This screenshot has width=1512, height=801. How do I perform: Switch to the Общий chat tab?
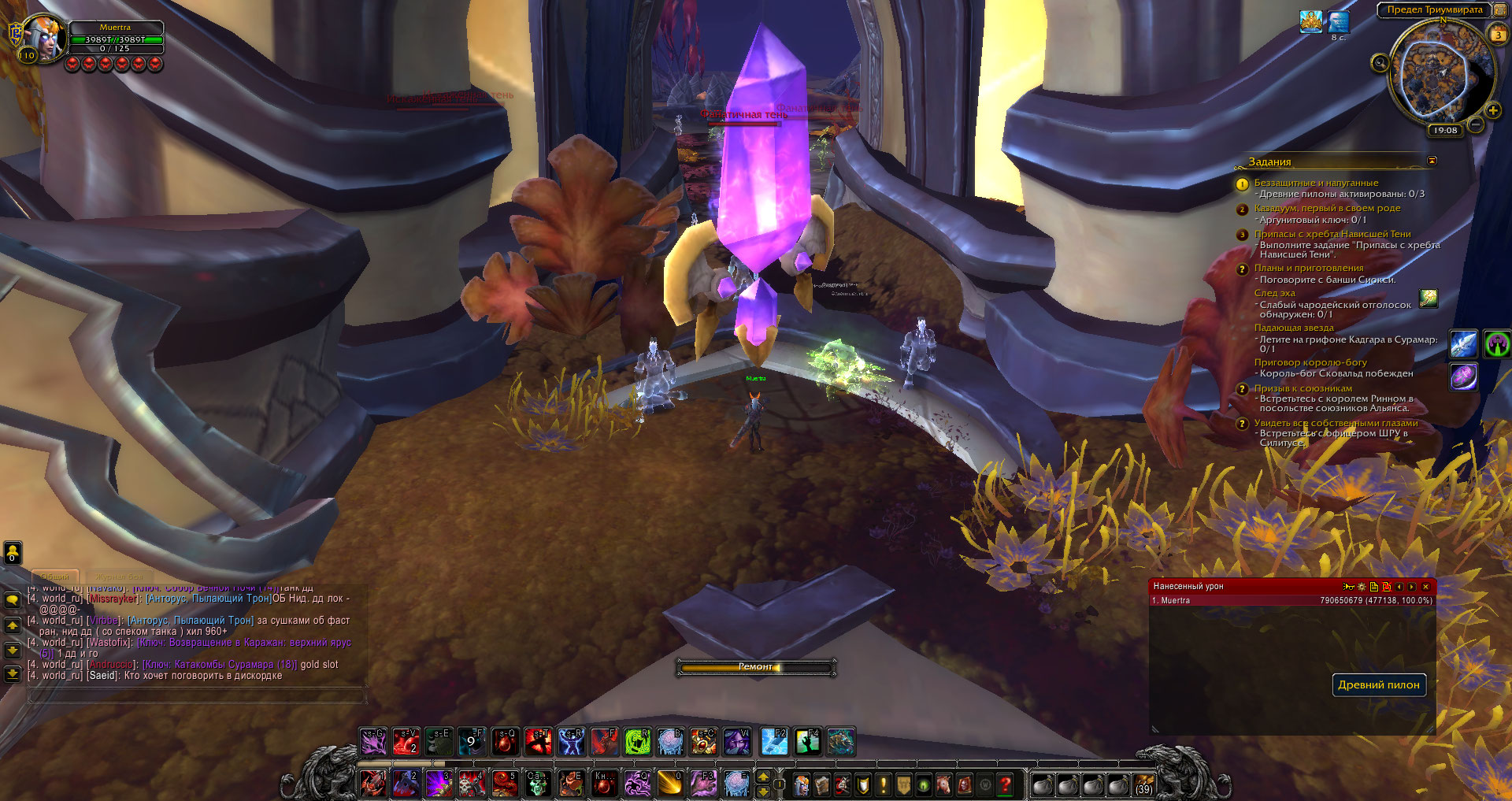tap(55, 577)
